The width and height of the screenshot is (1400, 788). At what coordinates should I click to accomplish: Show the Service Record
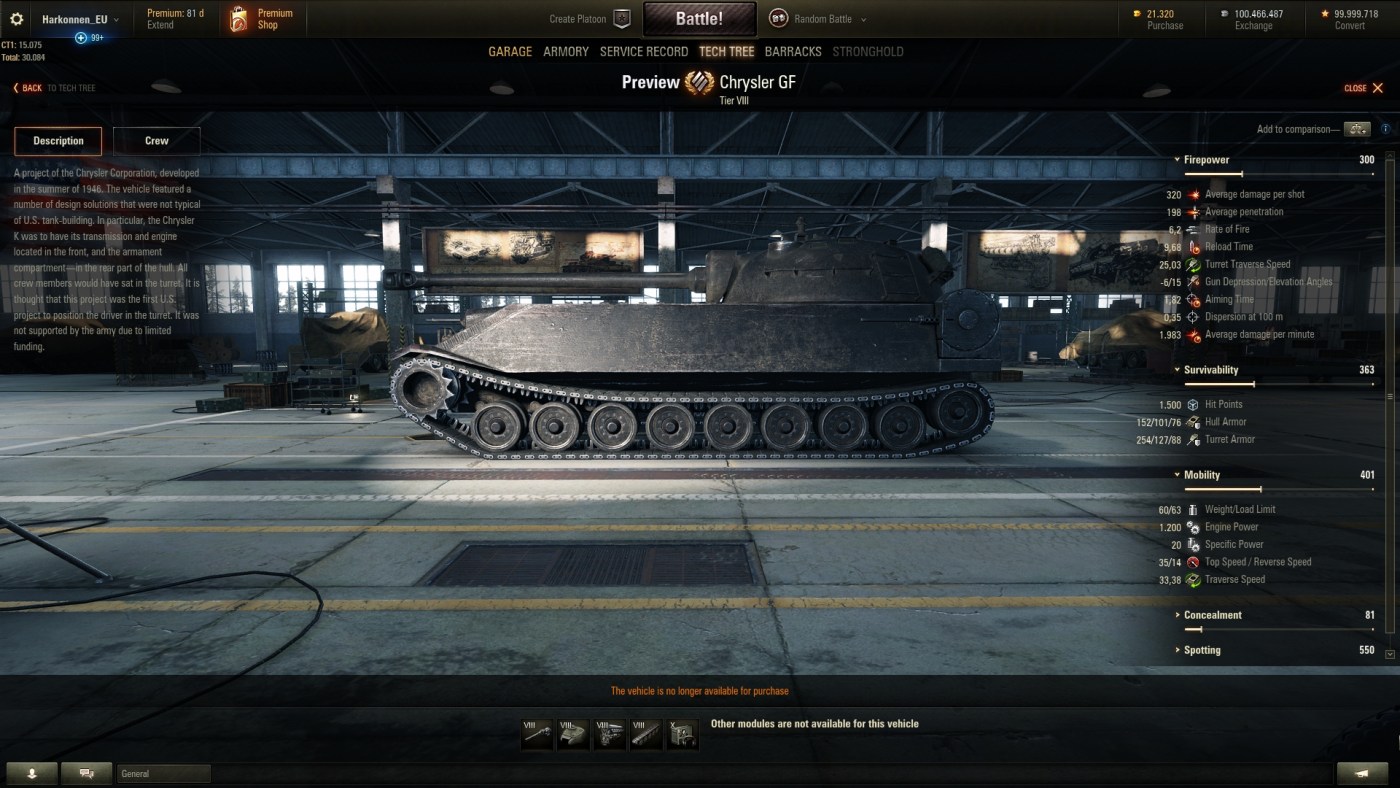[x=644, y=52]
